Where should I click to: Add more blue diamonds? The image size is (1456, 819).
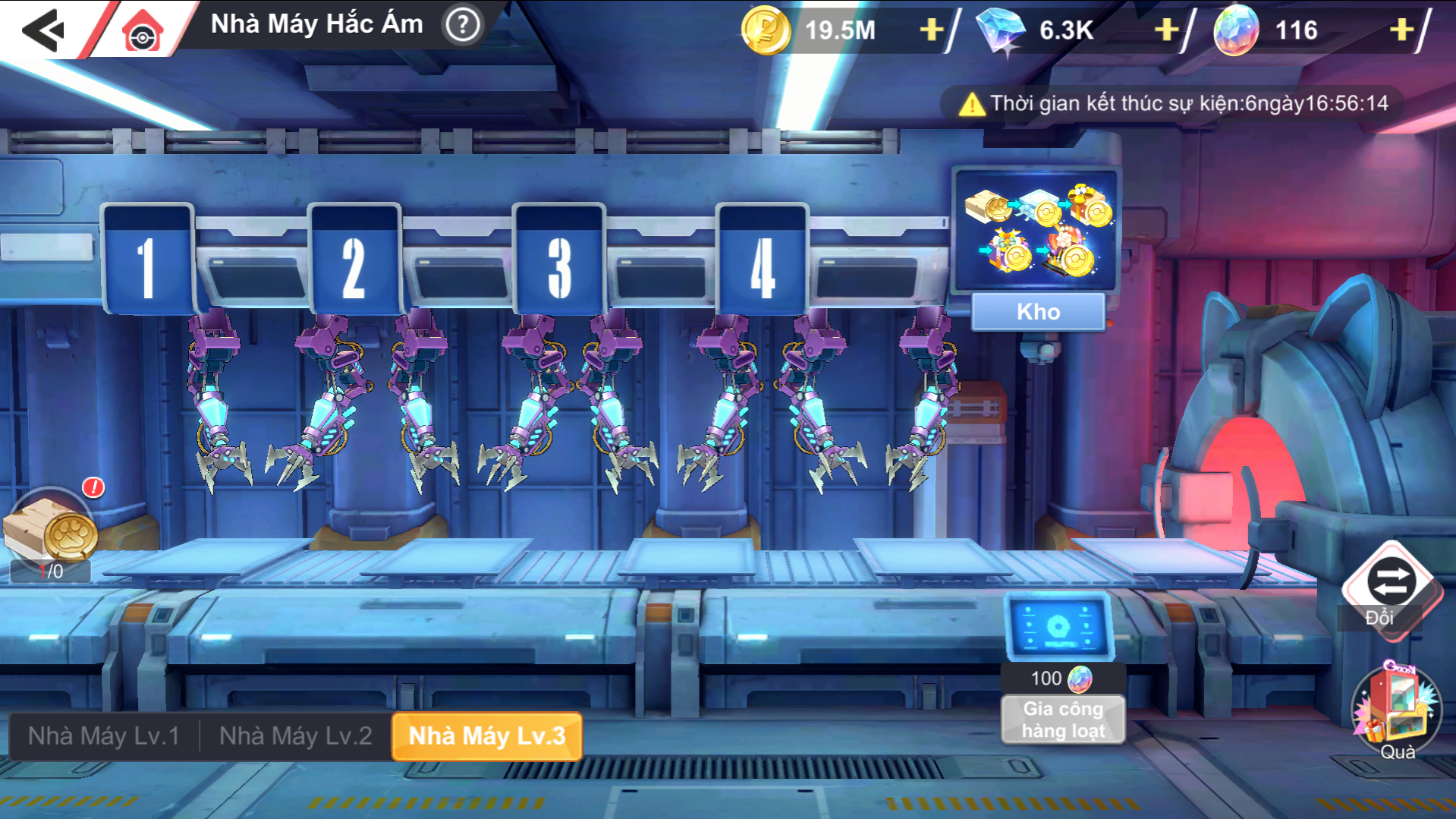[x=1165, y=30]
